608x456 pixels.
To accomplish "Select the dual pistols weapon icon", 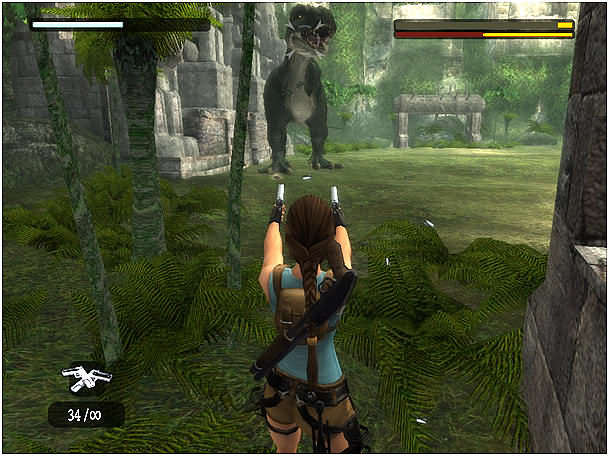I will tap(86, 378).
